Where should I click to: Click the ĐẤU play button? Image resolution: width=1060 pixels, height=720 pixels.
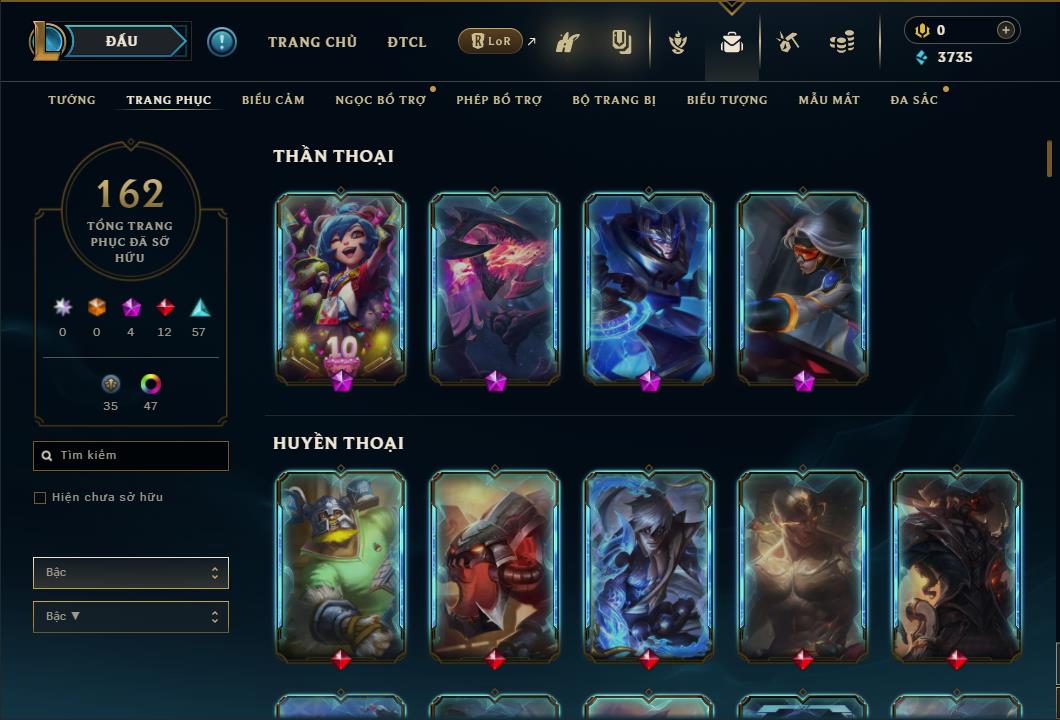pos(121,41)
